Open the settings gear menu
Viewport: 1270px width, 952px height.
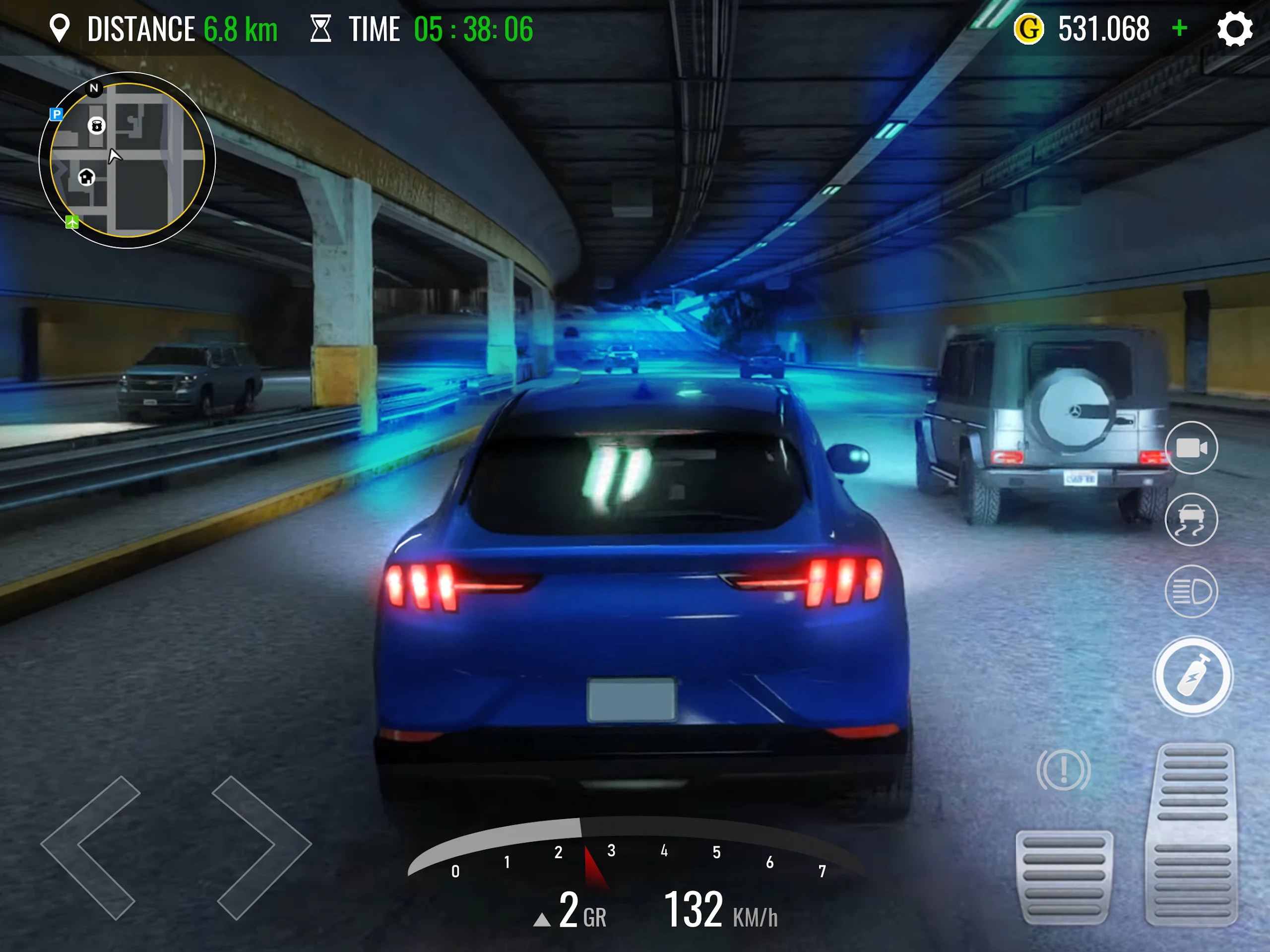1234,29
